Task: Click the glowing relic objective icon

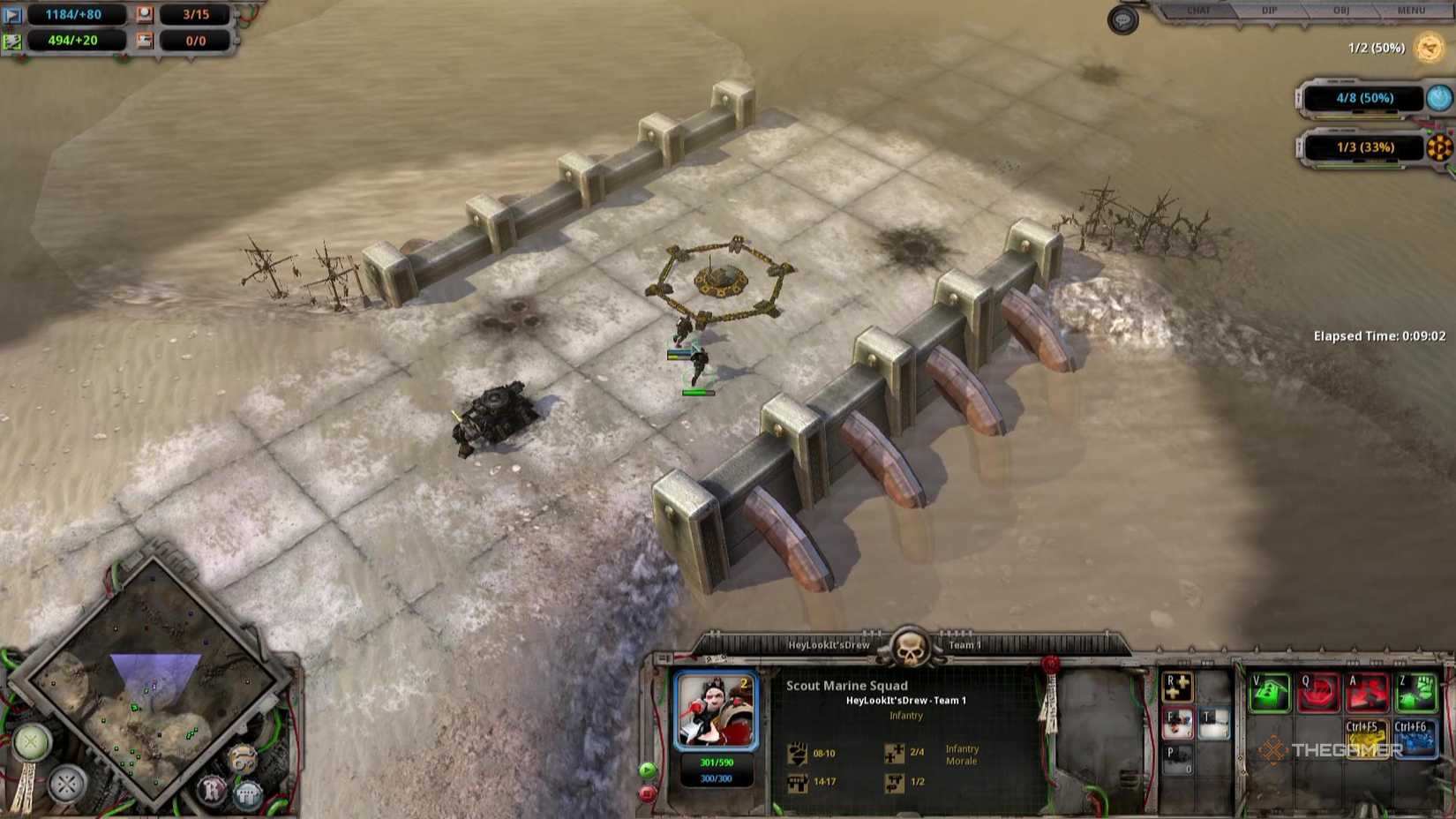Action: (1429, 48)
